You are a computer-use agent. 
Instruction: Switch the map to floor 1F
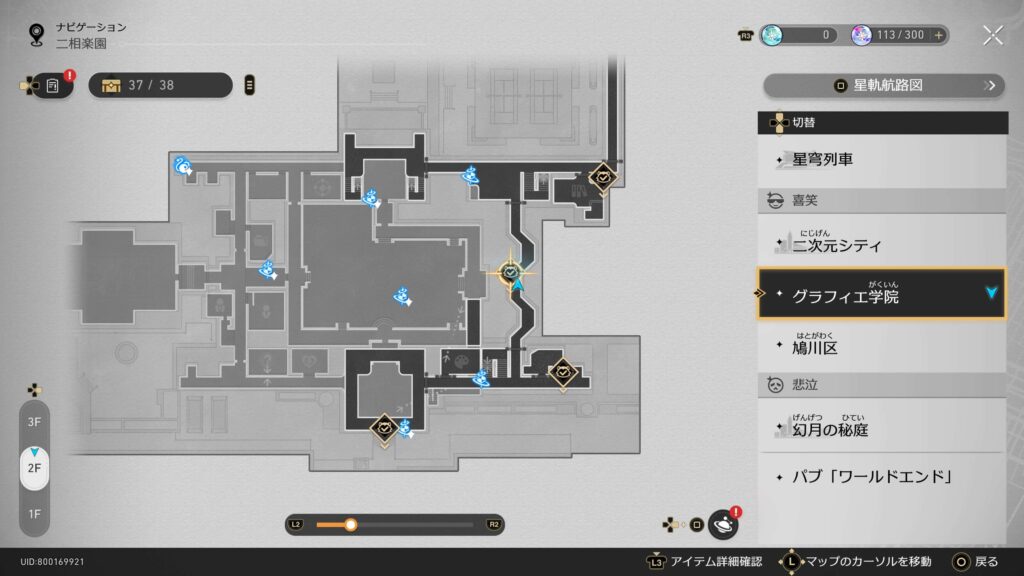[34, 514]
